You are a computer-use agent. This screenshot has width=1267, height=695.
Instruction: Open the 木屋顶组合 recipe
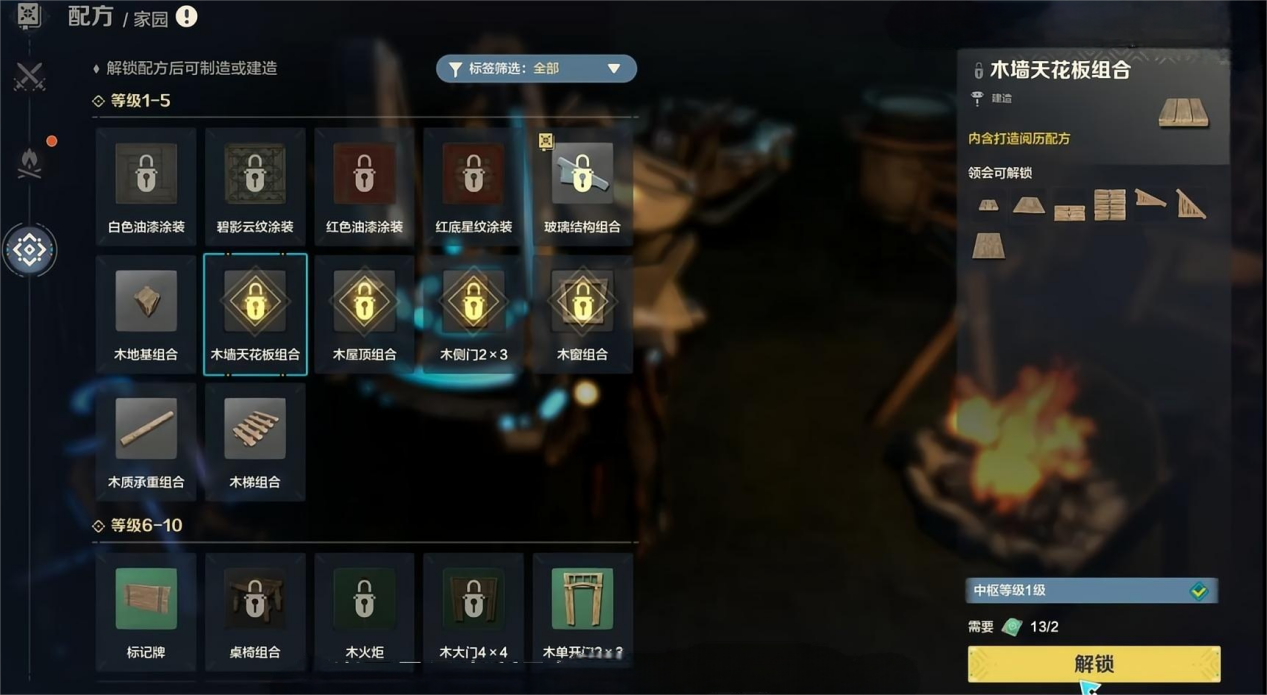tap(364, 313)
